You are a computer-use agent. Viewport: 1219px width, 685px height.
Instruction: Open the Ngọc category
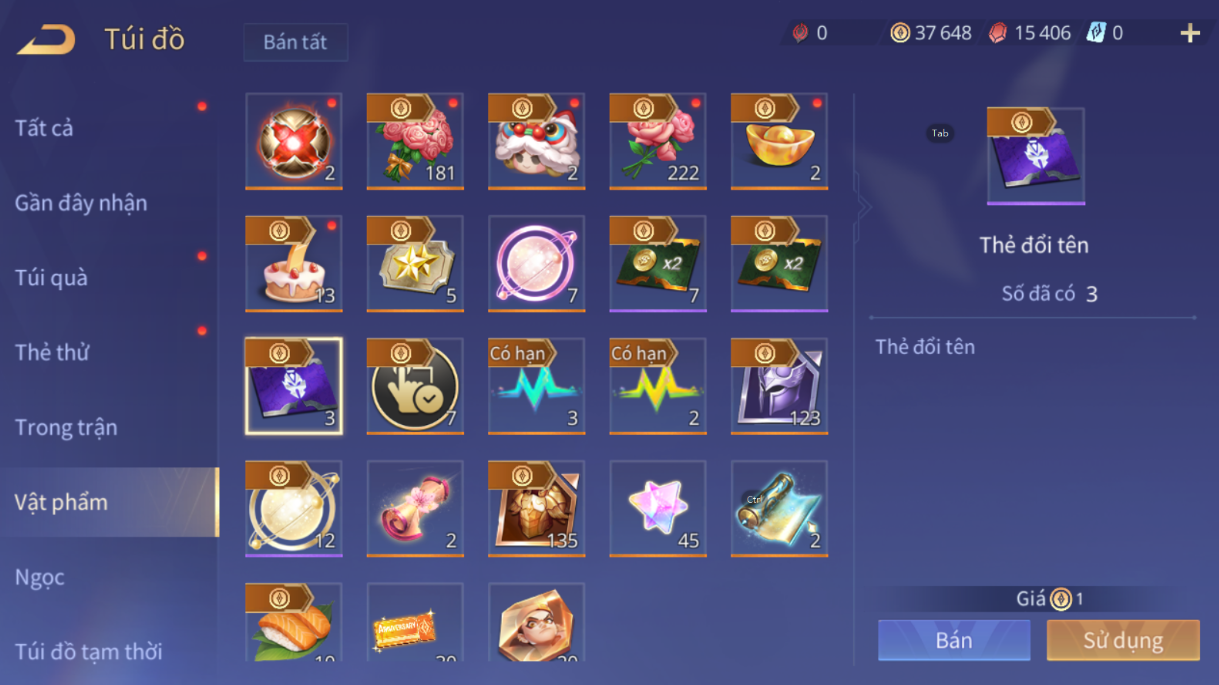[x=40, y=577]
